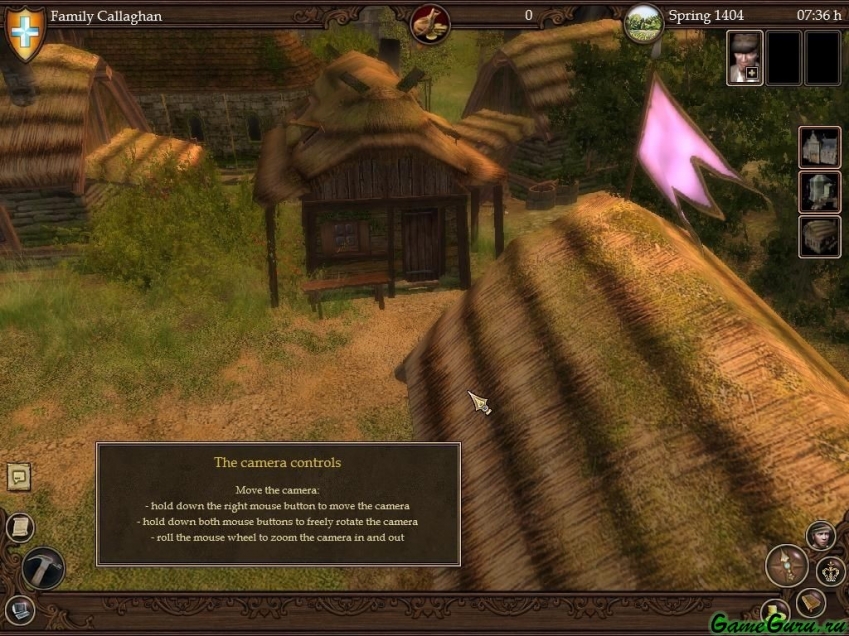Screen dimensions: 849x636
Task: Click the Callaghan family shield crest
Action: click(x=25, y=31)
